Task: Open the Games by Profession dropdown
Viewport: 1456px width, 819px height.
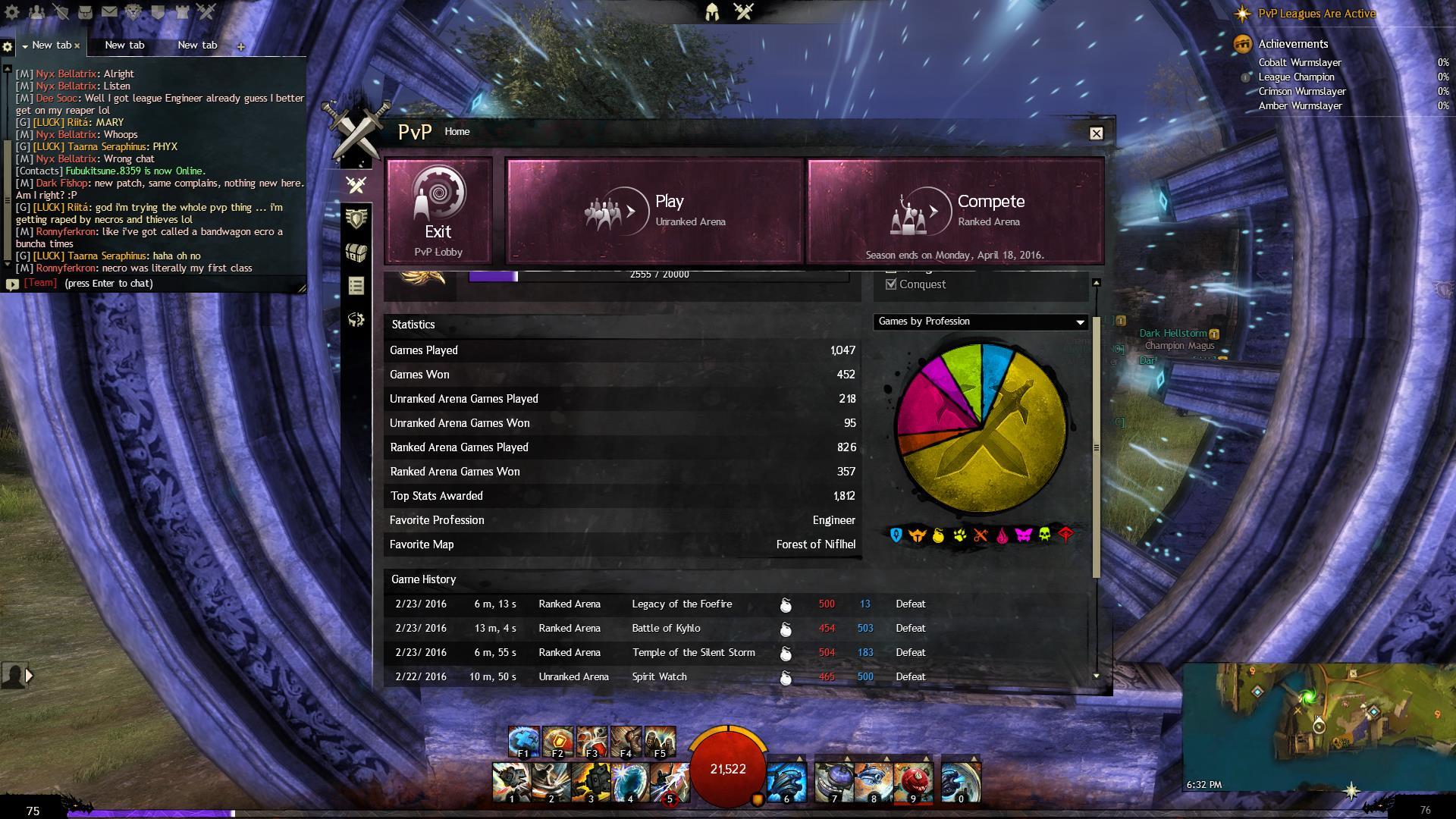Action: click(981, 322)
